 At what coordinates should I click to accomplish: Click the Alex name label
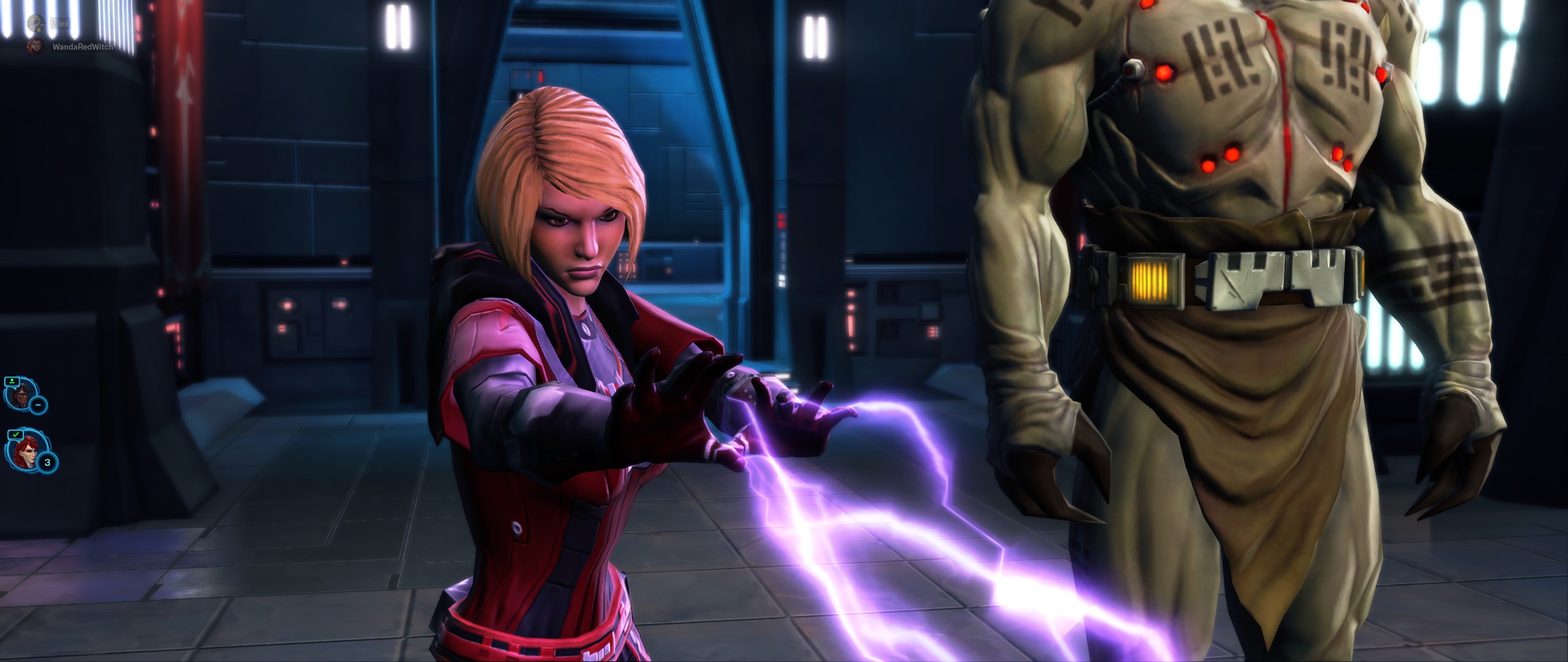tap(59, 23)
